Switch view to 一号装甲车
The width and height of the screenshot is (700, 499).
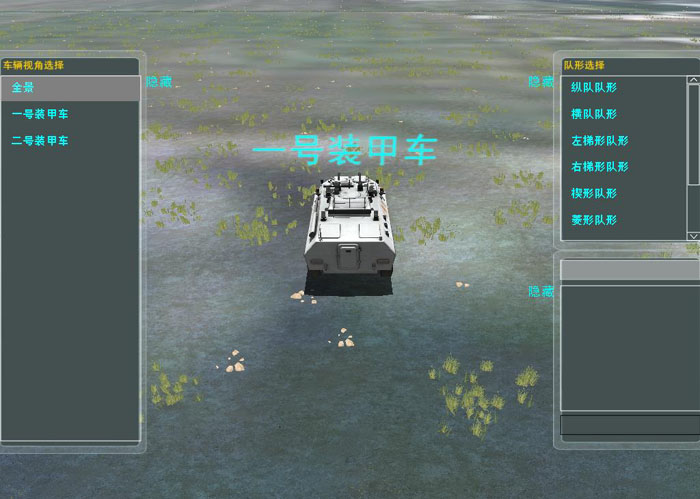pos(40,114)
